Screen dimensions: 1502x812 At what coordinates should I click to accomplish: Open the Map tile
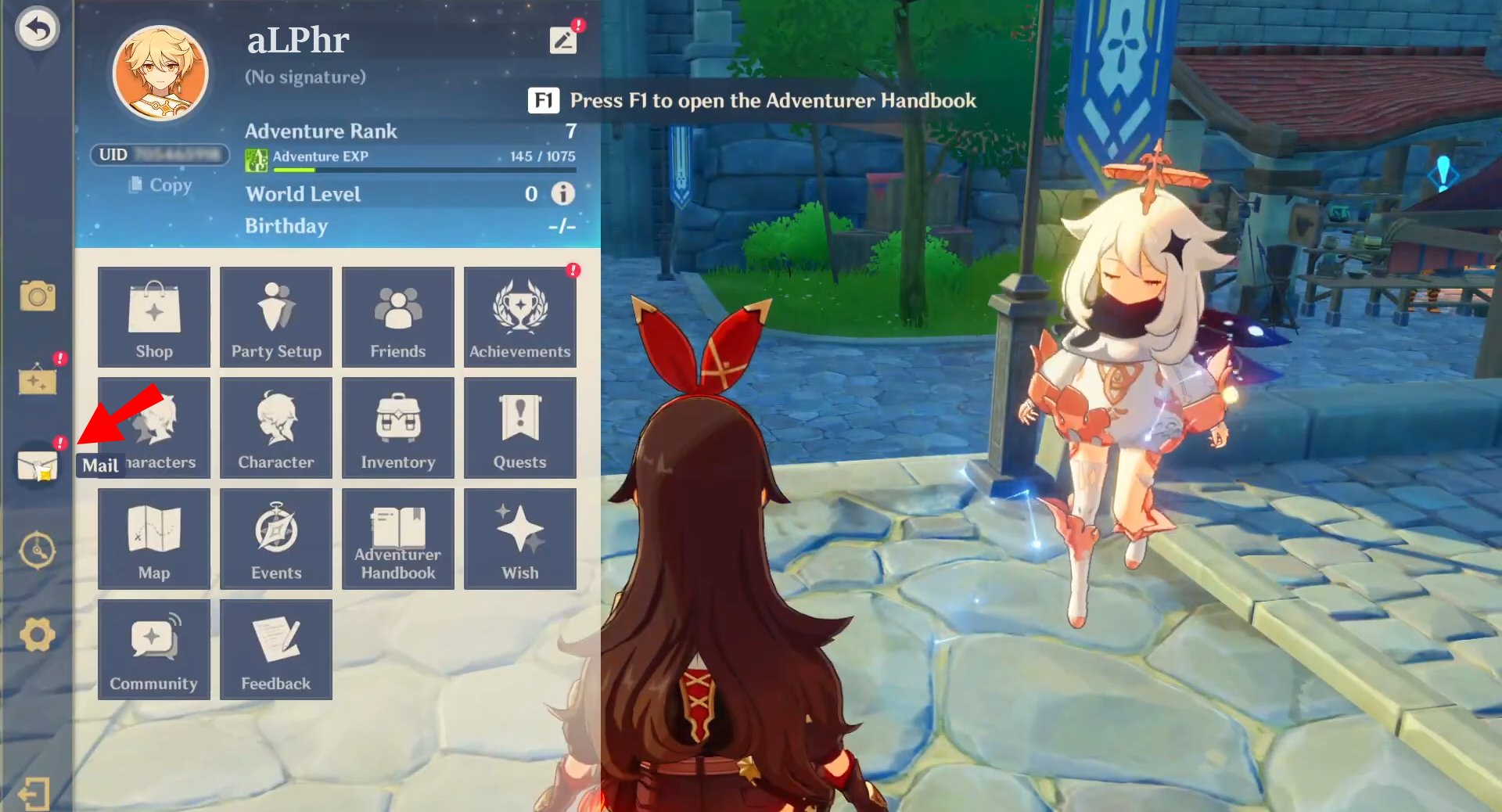[x=154, y=539]
